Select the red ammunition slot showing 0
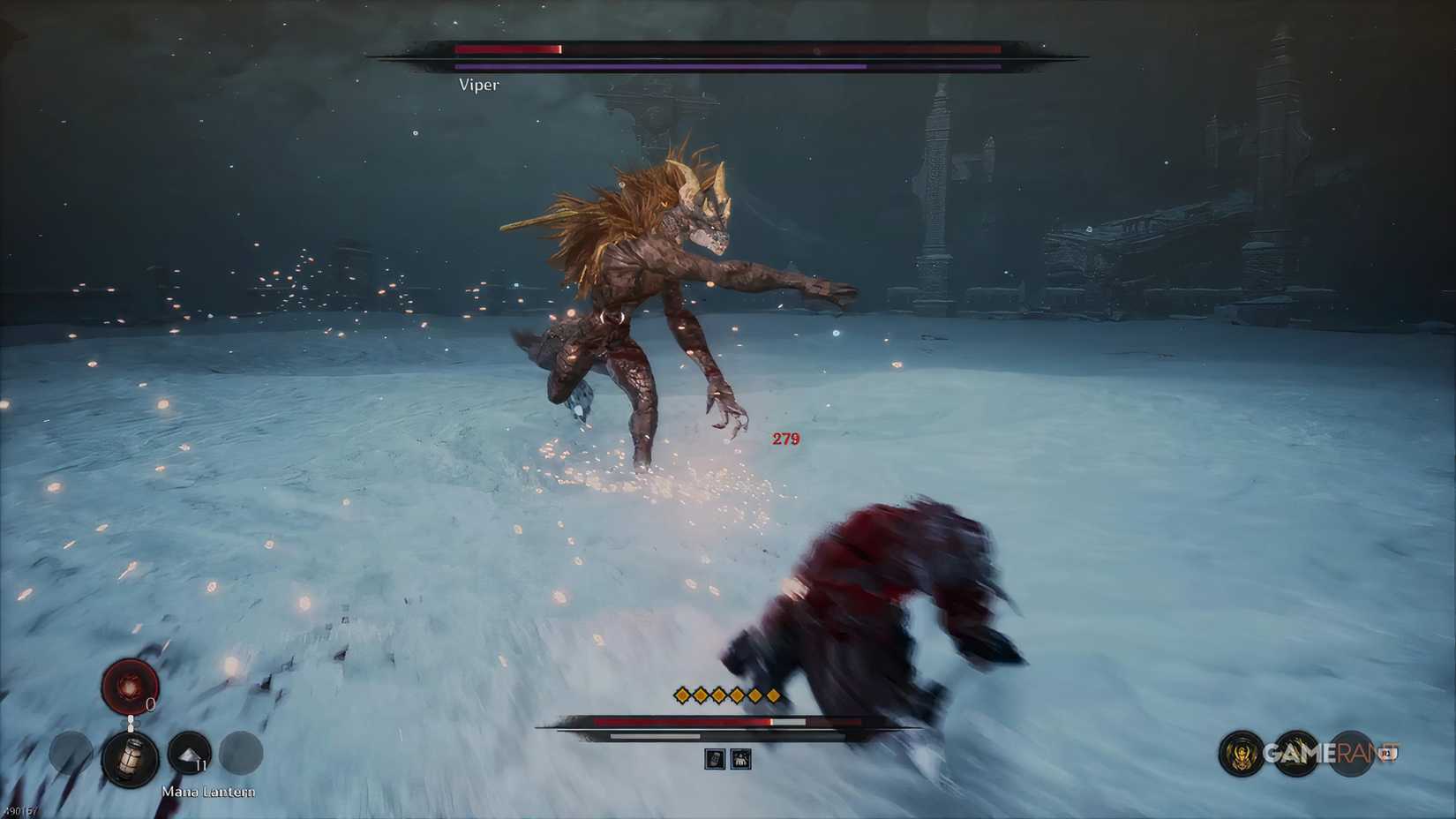The width and height of the screenshot is (1456, 819). (x=130, y=685)
